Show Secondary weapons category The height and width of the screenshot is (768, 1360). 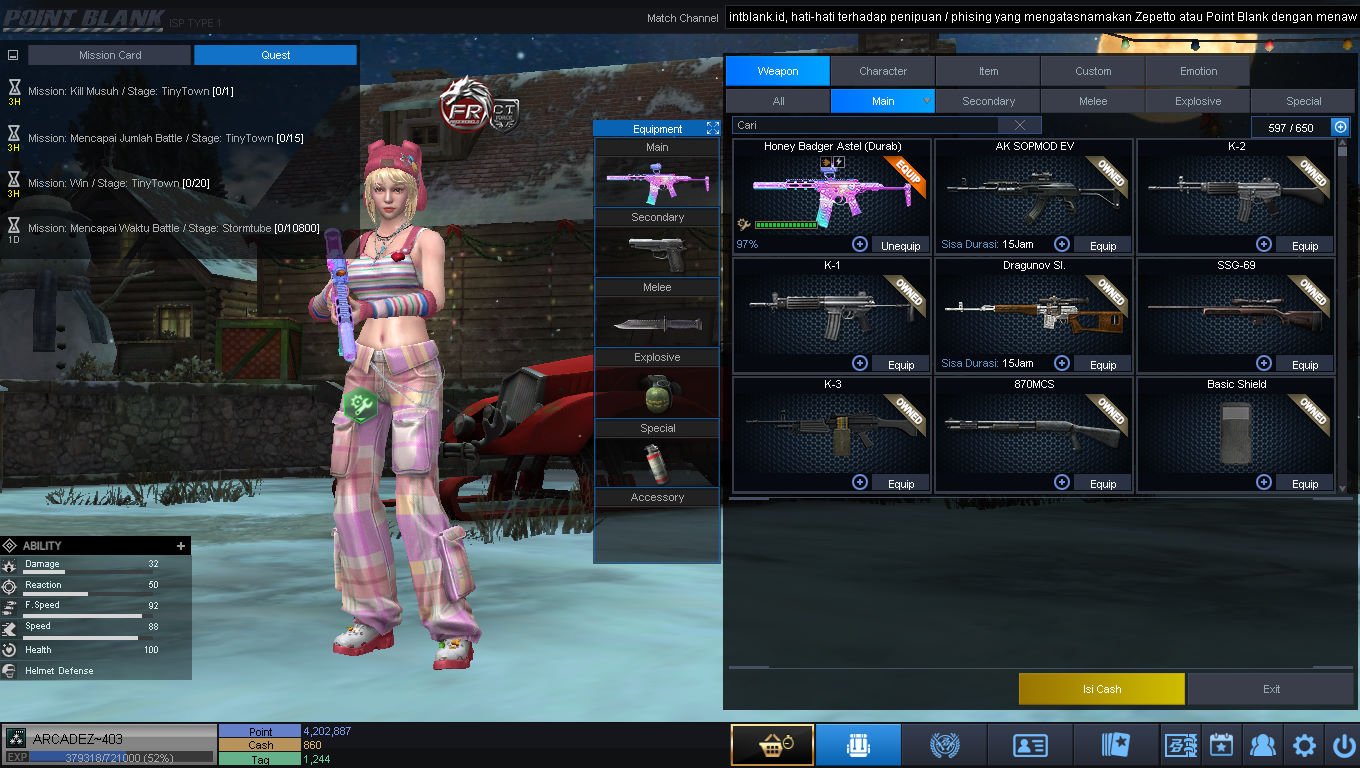tap(988, 101)
